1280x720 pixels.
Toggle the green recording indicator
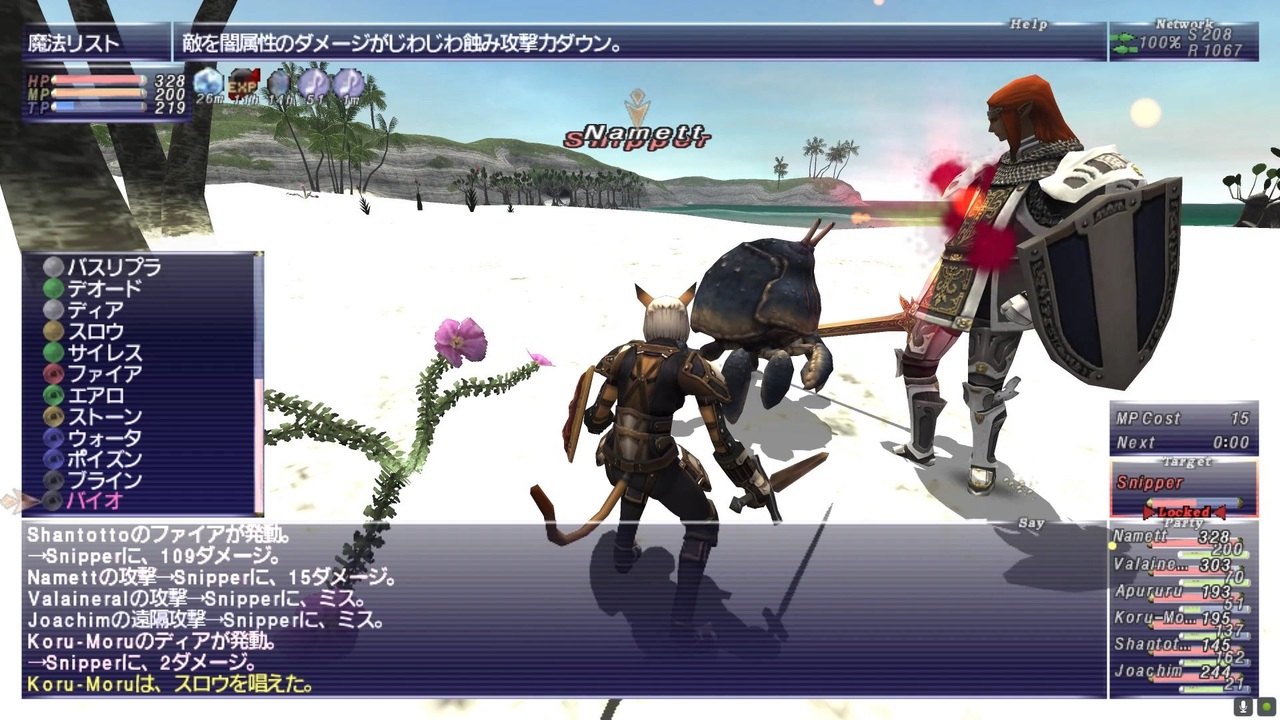(1267, 706)
